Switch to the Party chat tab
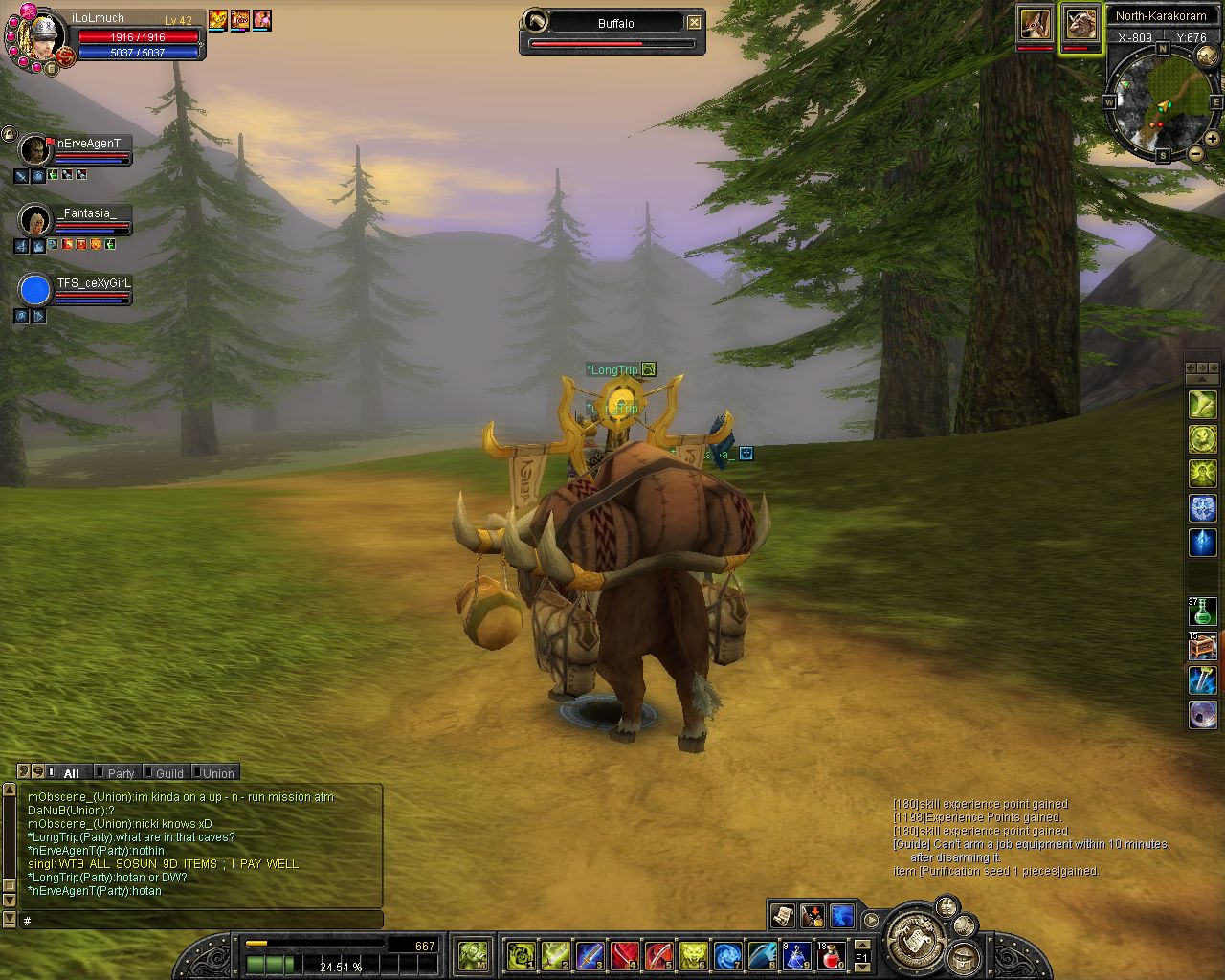The image size is (1225, 980). tap(121, 773)
